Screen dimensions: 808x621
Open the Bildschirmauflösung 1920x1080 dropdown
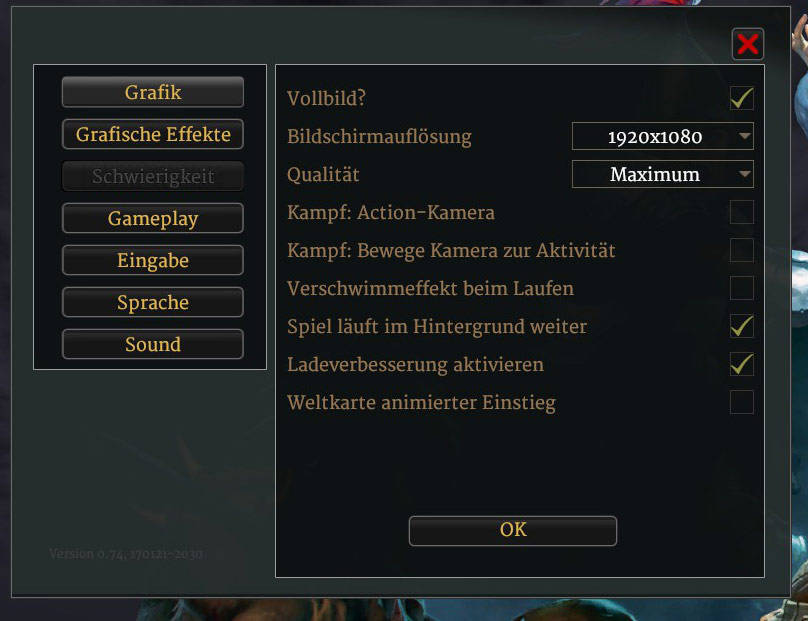pyautogui.click(x=662, y=136)
